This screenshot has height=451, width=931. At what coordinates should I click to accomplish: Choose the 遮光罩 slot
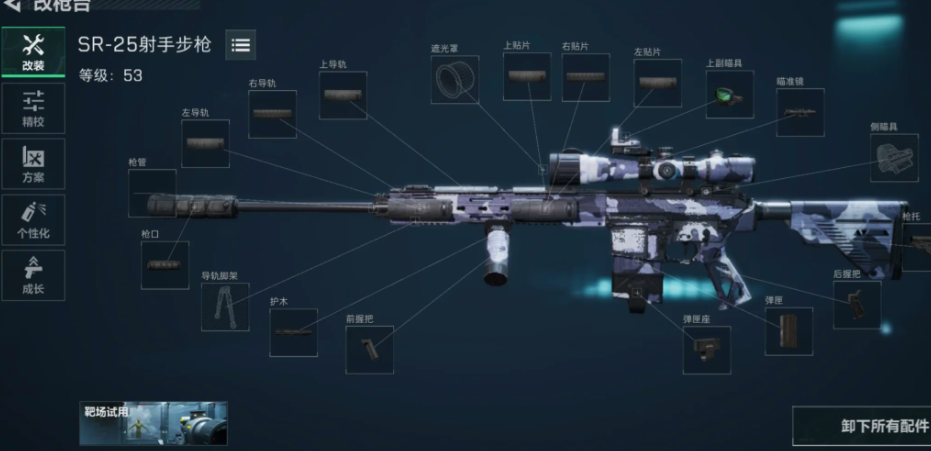pos(454,80)
